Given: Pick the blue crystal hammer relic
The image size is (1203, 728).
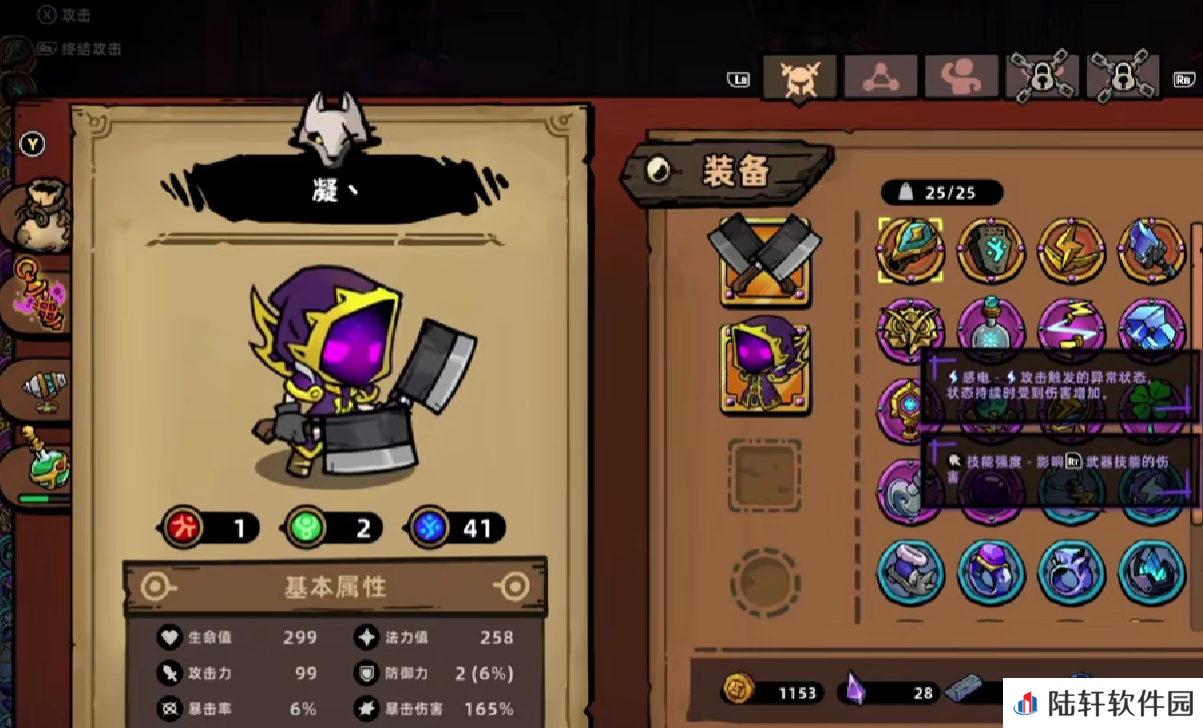Looking at the screenshot, I should (x=1151, y=250).
